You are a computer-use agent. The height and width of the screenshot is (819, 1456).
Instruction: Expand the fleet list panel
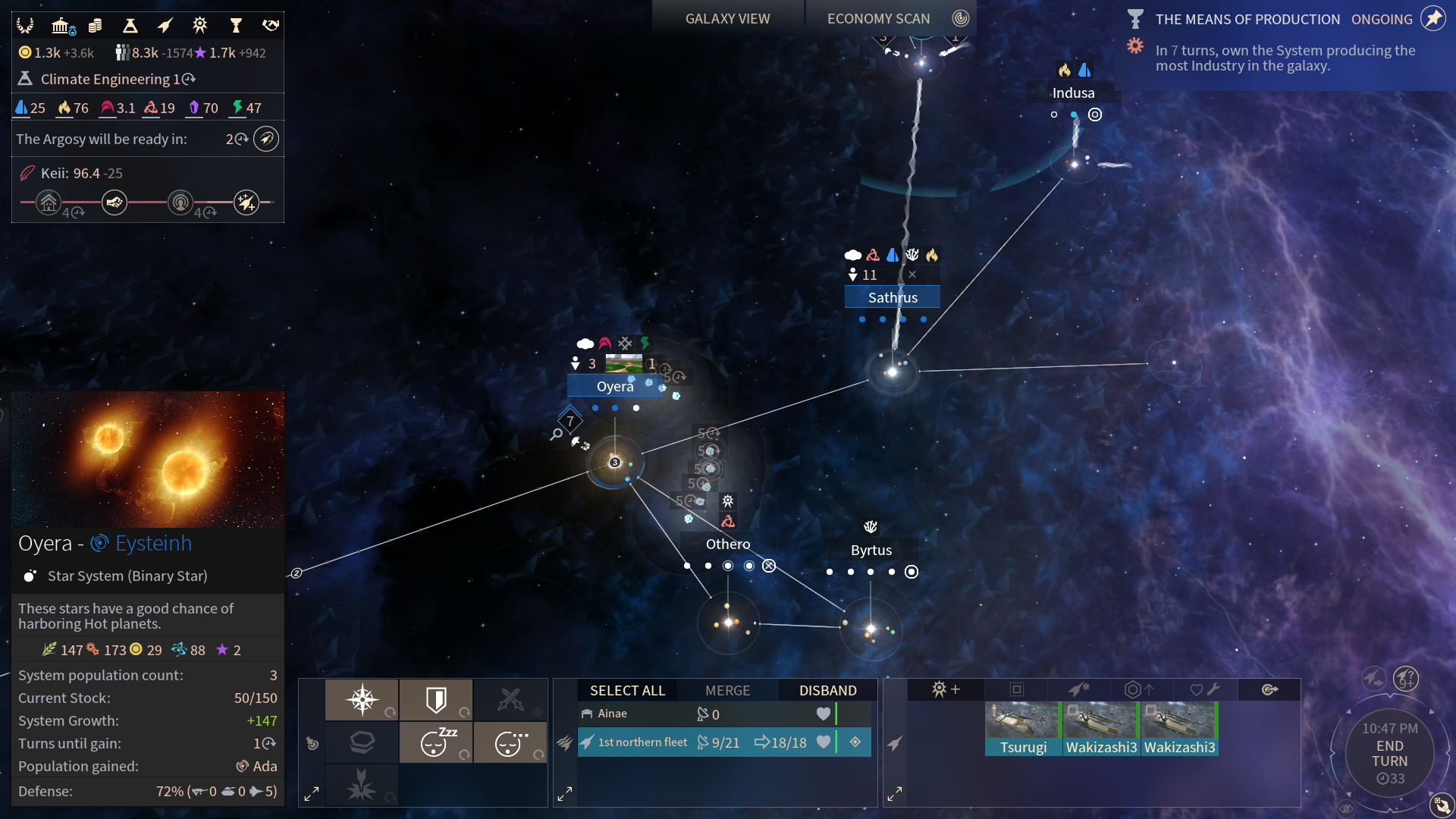click(565, 794)
